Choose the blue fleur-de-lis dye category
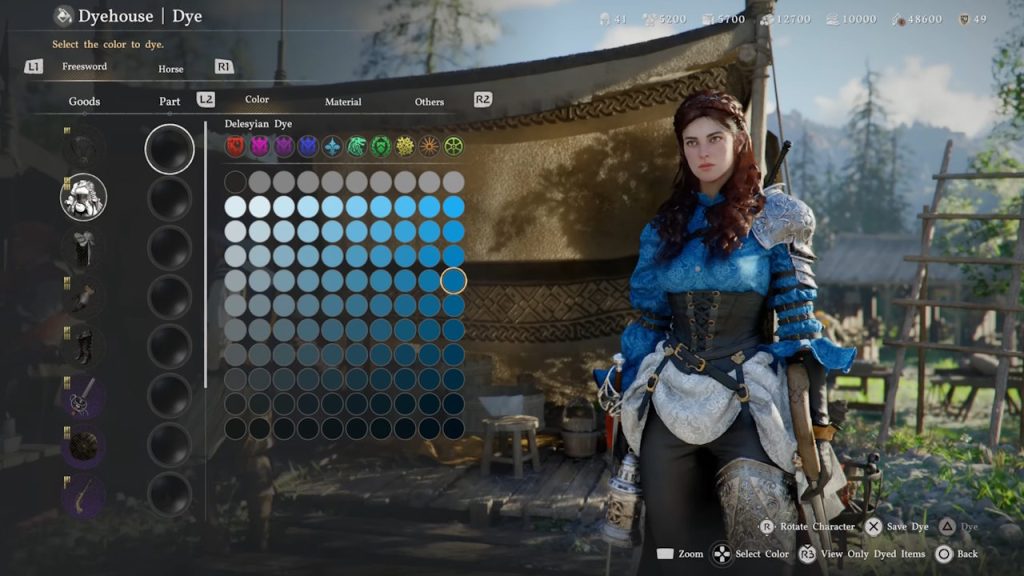1024x576 pixels. point(332,147)
